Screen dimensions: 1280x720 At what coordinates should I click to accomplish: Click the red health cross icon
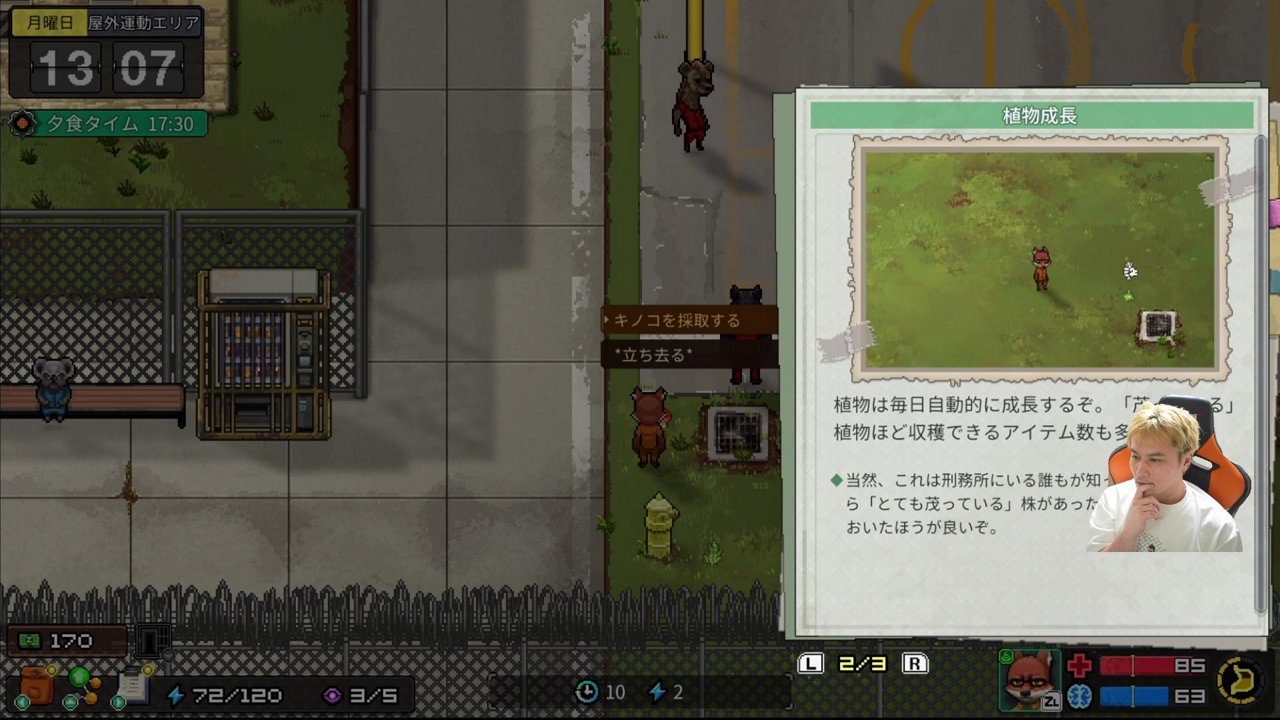coord(1077,666)
